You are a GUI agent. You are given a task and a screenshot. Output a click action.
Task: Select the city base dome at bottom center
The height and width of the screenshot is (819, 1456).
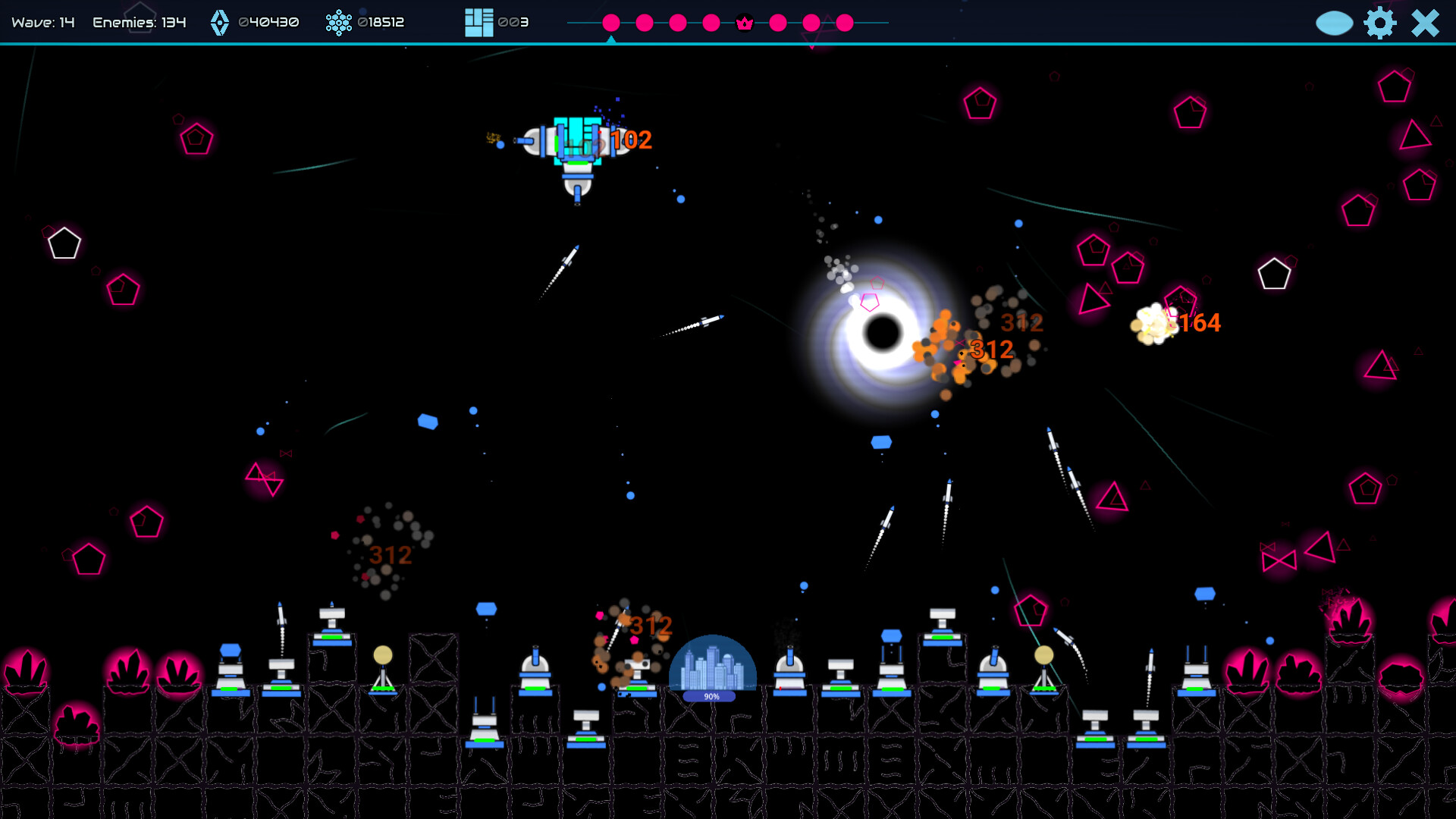point(711,664)
